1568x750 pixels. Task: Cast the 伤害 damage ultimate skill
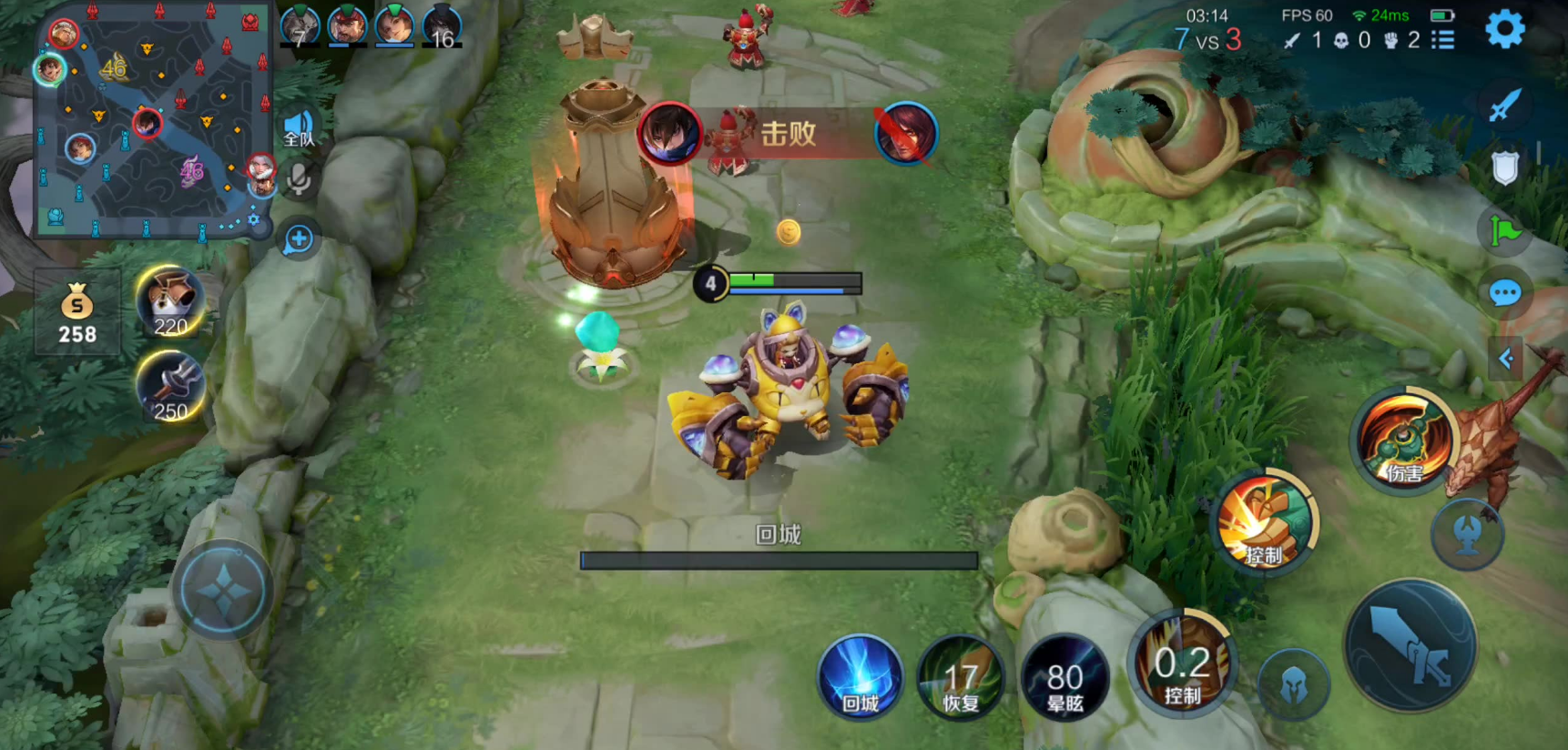[x=1403, y=441]
